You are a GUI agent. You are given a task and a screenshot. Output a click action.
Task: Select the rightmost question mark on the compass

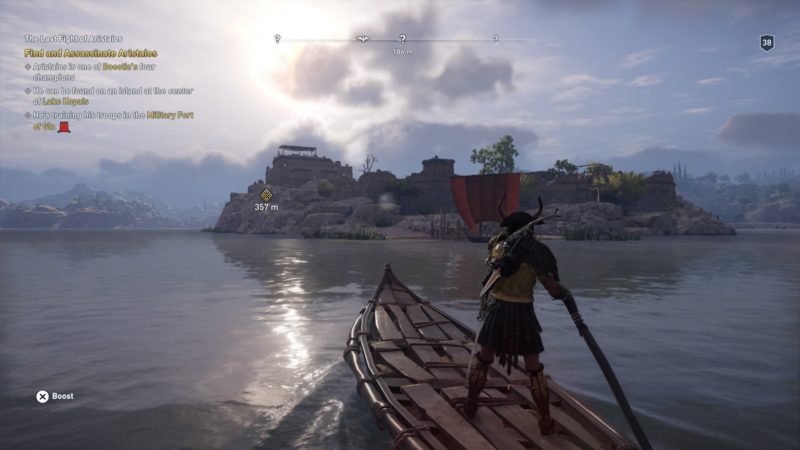pos(496,39)
